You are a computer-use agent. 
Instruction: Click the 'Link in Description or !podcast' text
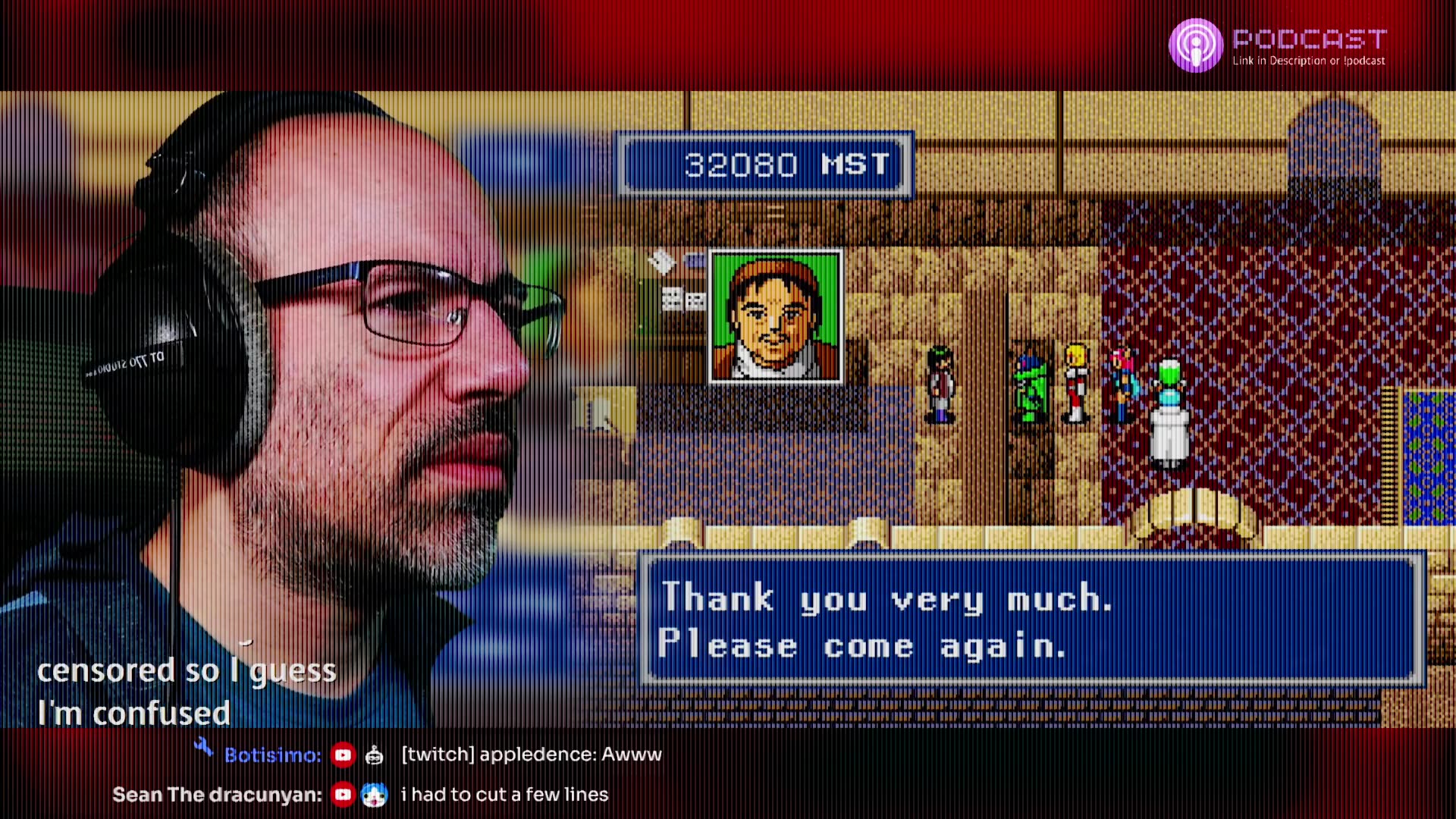[1307, 61]
